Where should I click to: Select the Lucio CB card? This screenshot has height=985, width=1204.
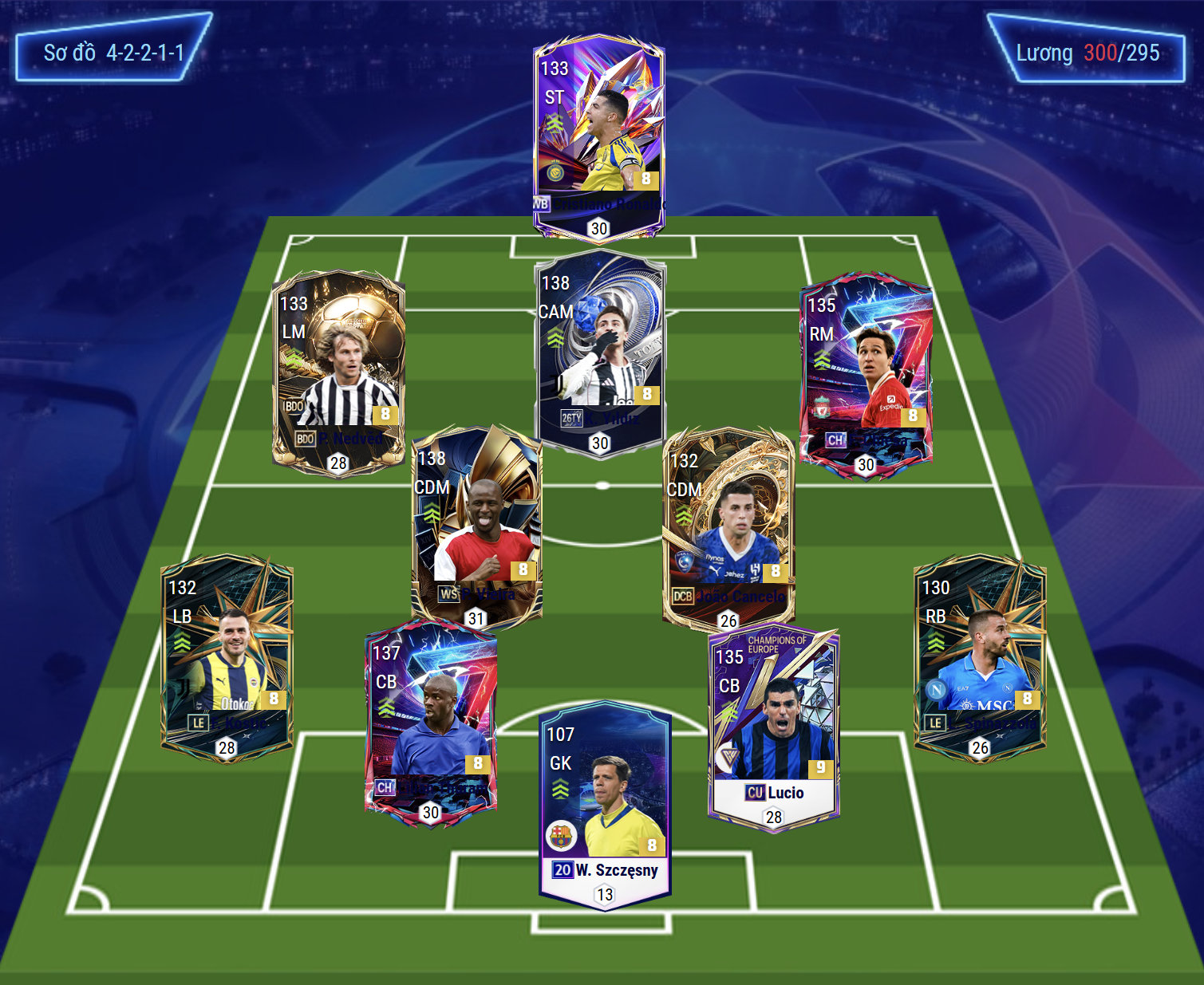(773, 727)
